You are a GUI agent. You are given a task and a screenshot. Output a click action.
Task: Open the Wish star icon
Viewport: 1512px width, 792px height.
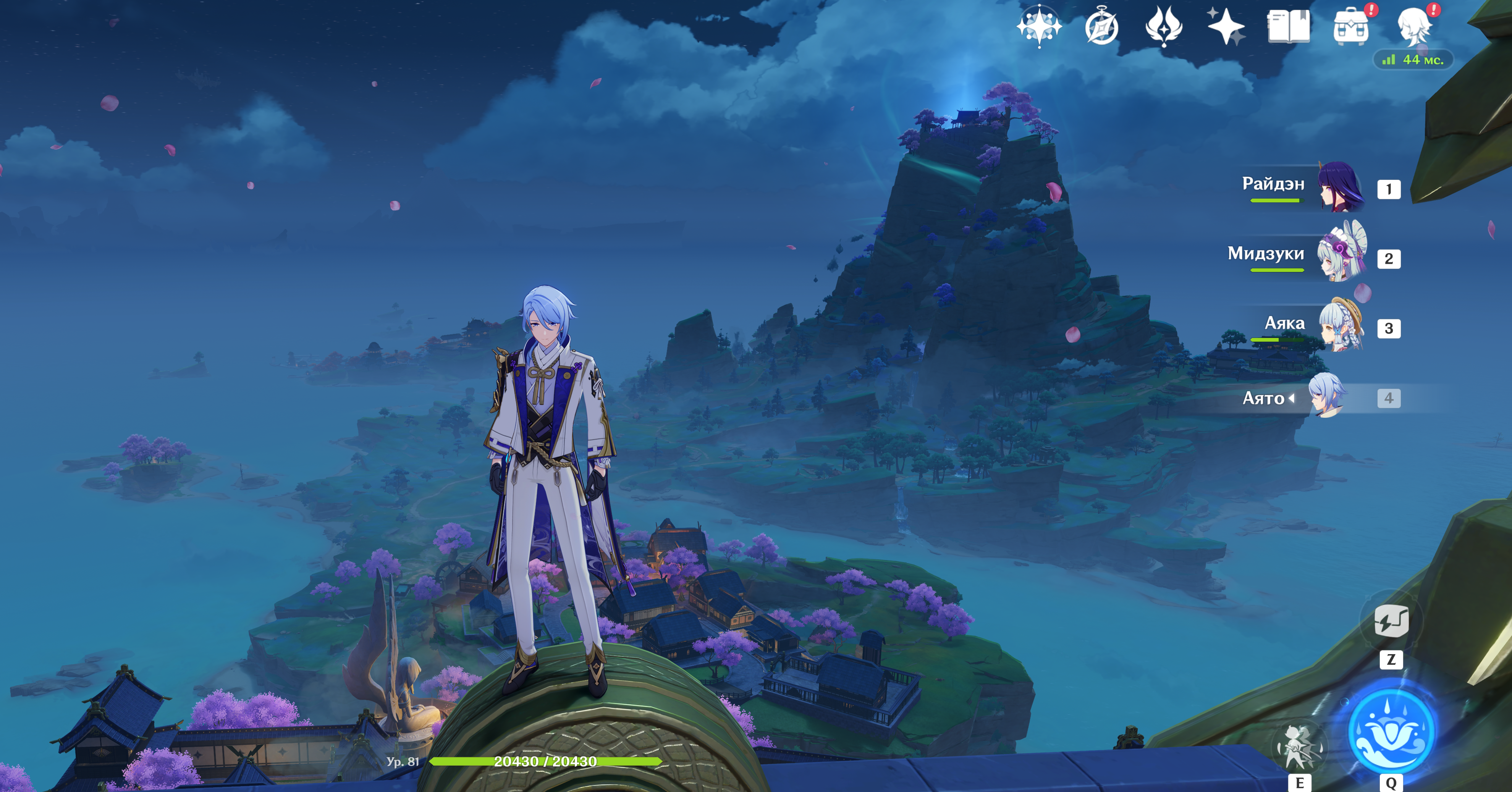coord(1039,26)
